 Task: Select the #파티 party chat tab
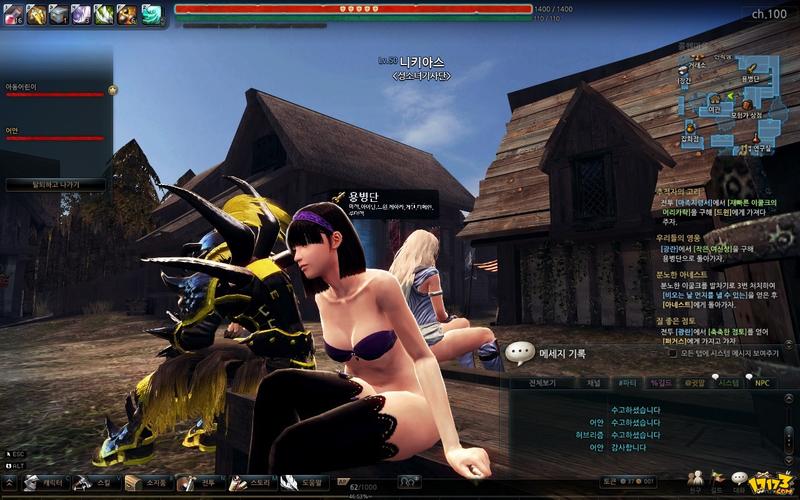(627, 382)
